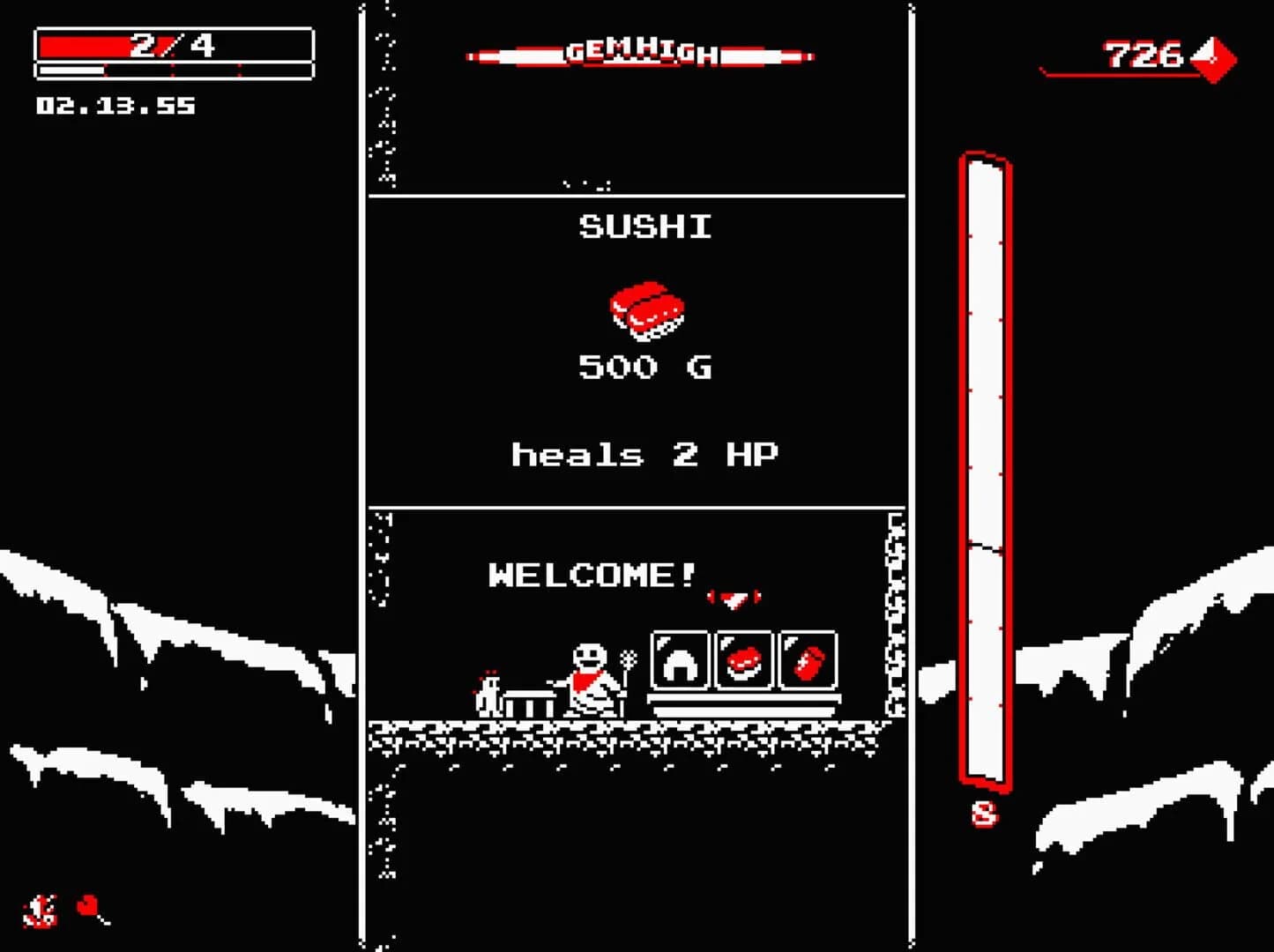Viewport: 1274px width, 952px height.
Task: Click the depth progress bar on the right
Action: coord(985,467)
